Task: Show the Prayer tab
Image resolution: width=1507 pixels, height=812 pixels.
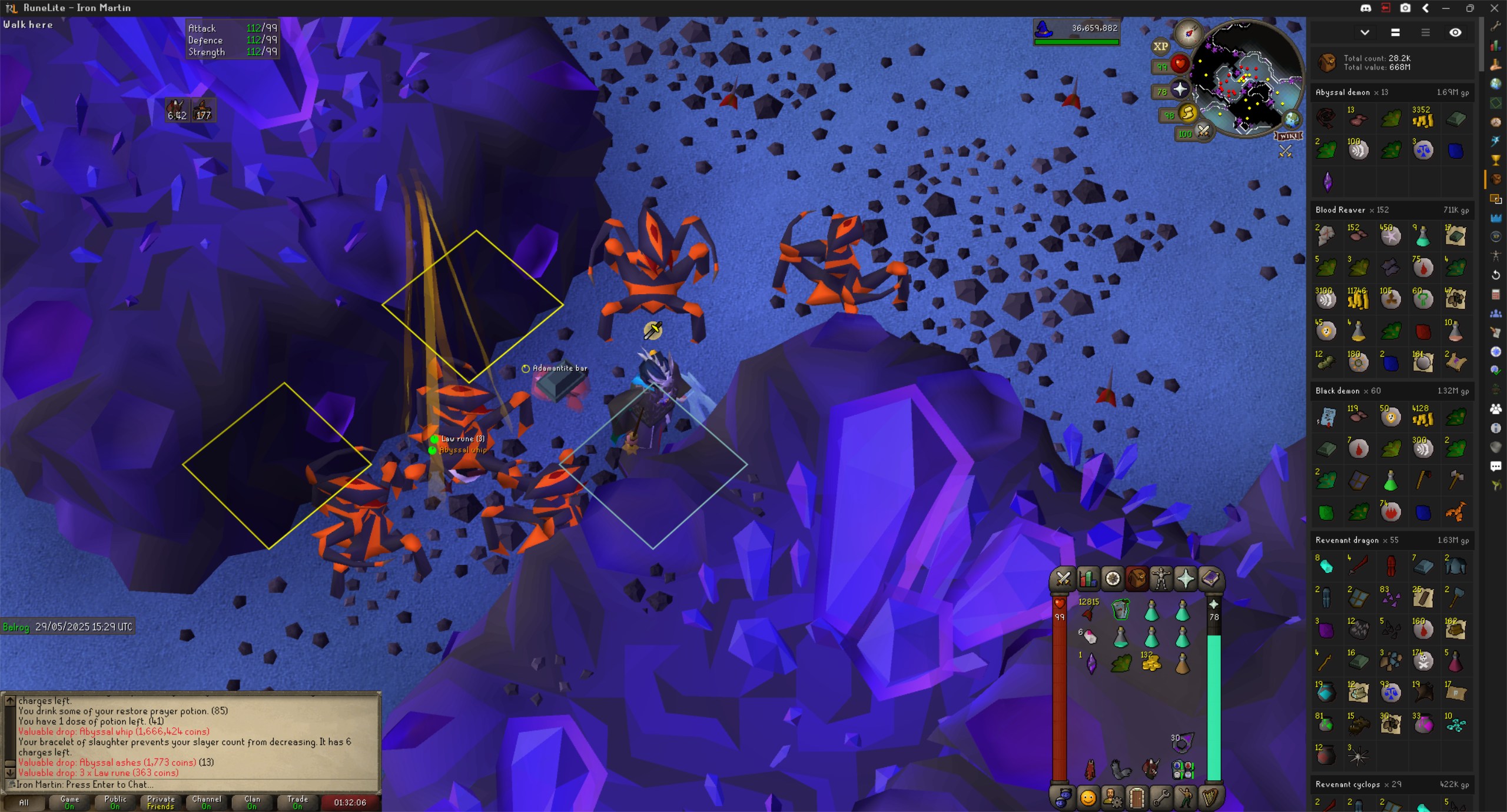Action: pos(1186,580)
